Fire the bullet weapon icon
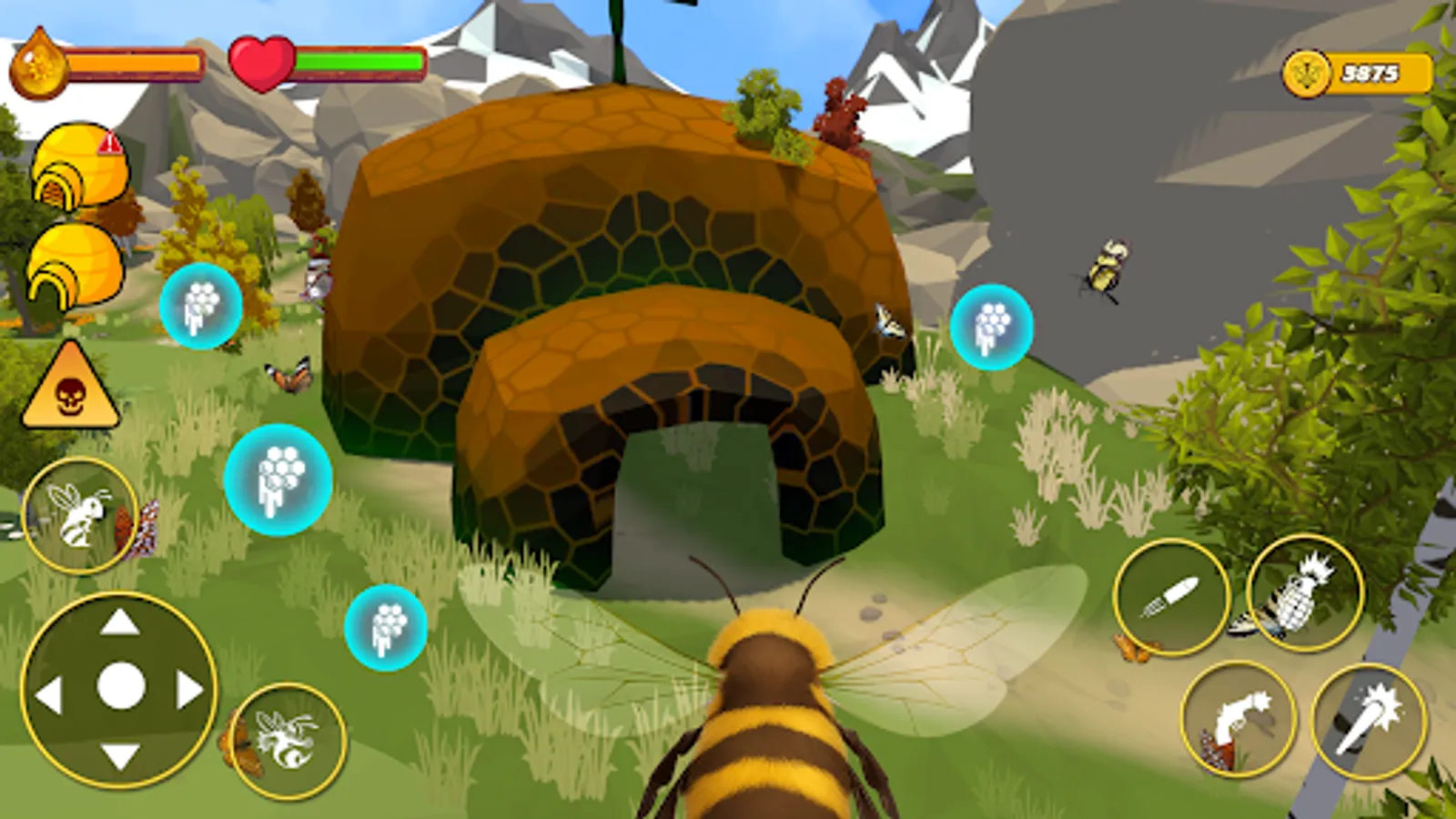This screenshot has width=1456, height=819. pyautogui.click(x=1169, y=591)
